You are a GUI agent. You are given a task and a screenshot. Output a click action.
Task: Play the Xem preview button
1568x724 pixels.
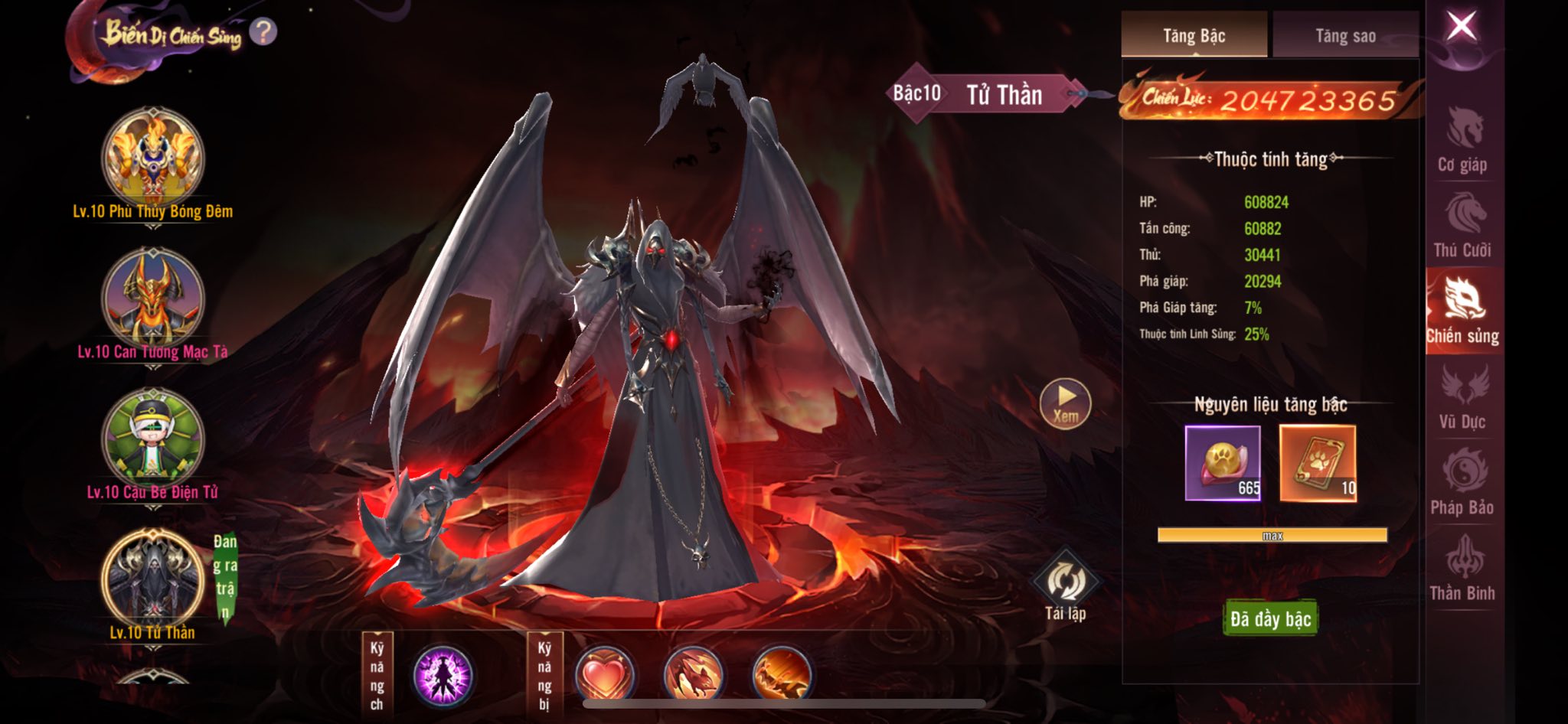click(x=1065, y=402)
